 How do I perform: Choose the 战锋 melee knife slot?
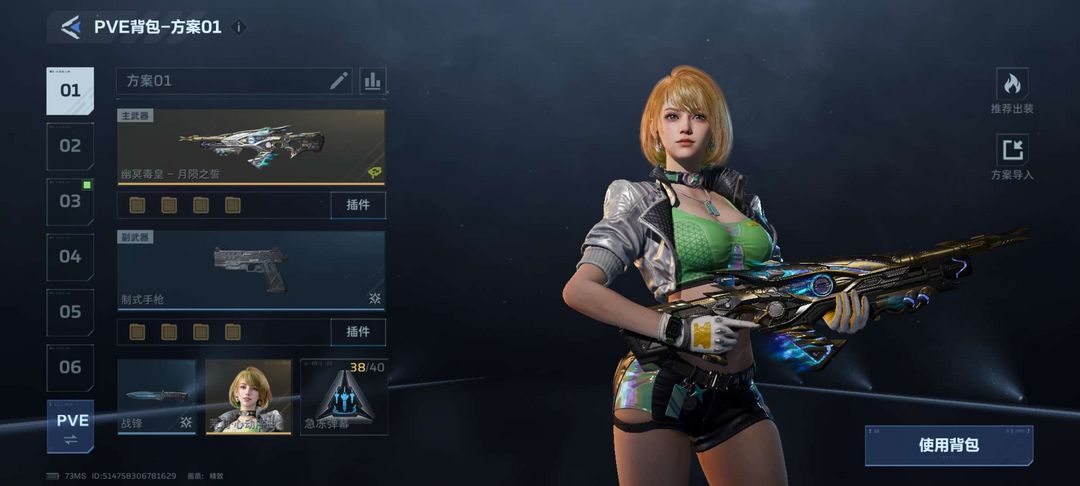[x=156, y=397]
